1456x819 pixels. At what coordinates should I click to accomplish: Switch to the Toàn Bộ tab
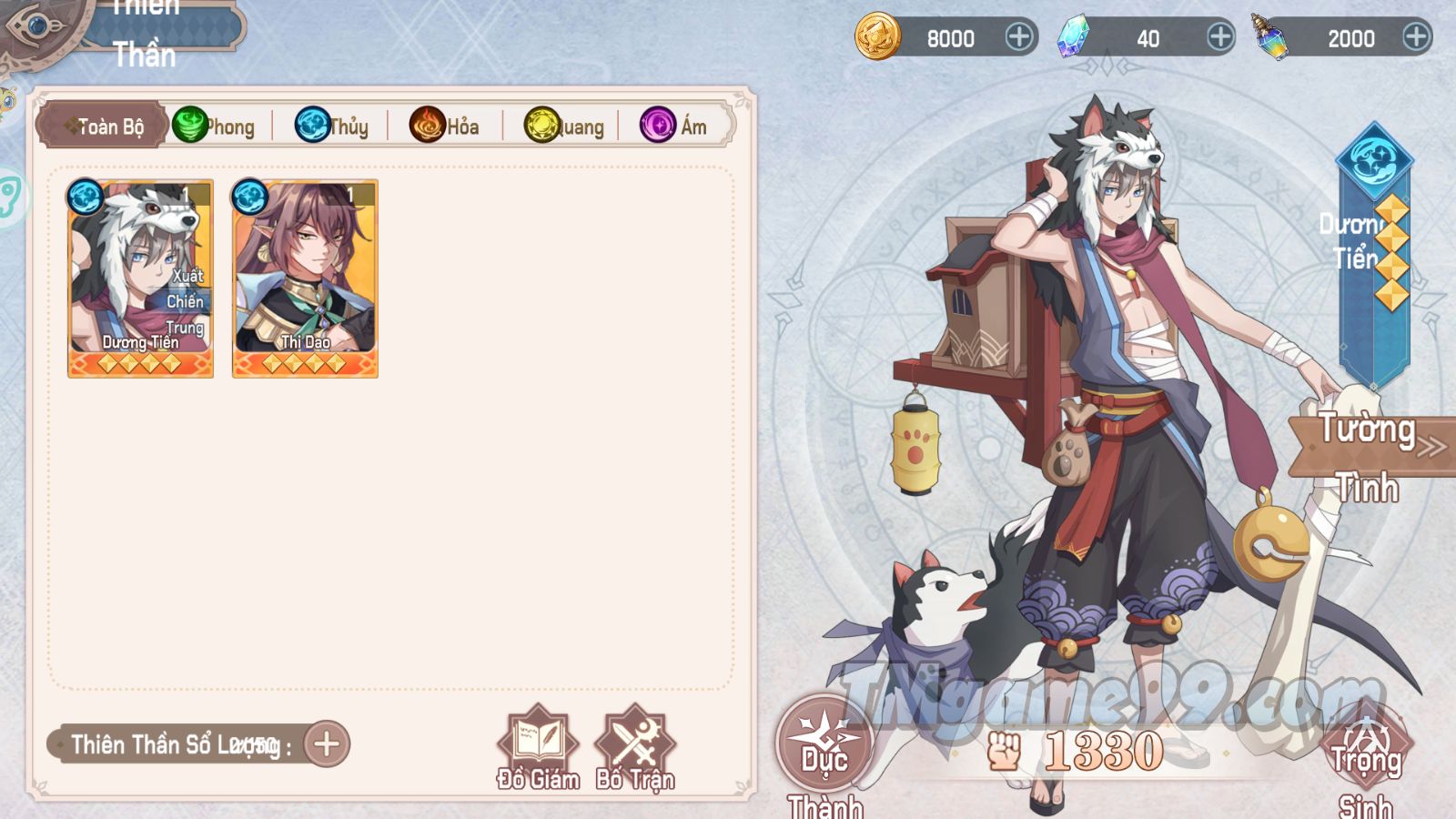(x=103, y=126)
